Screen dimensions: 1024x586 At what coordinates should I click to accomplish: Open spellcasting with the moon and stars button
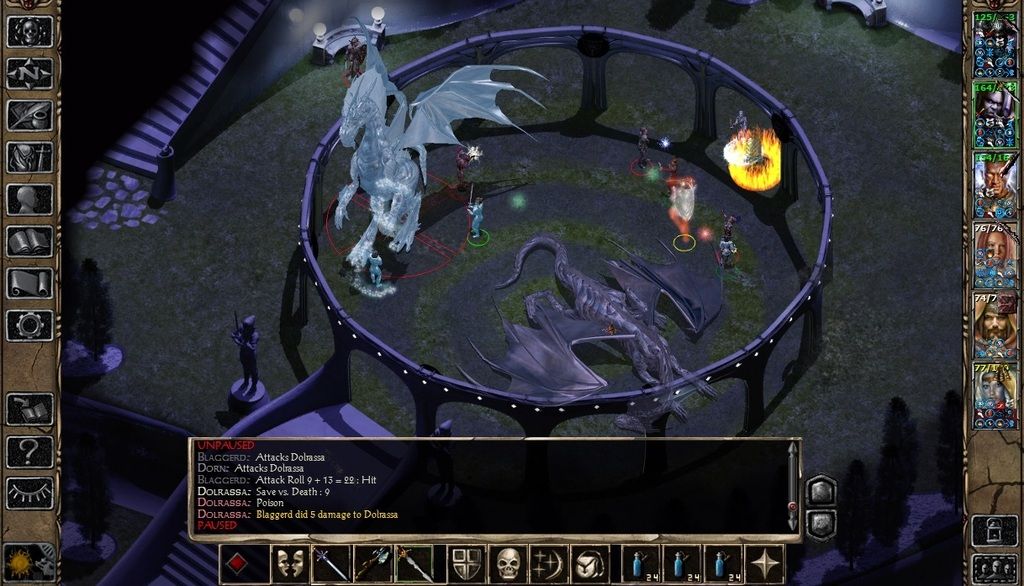tap(549, 564)
